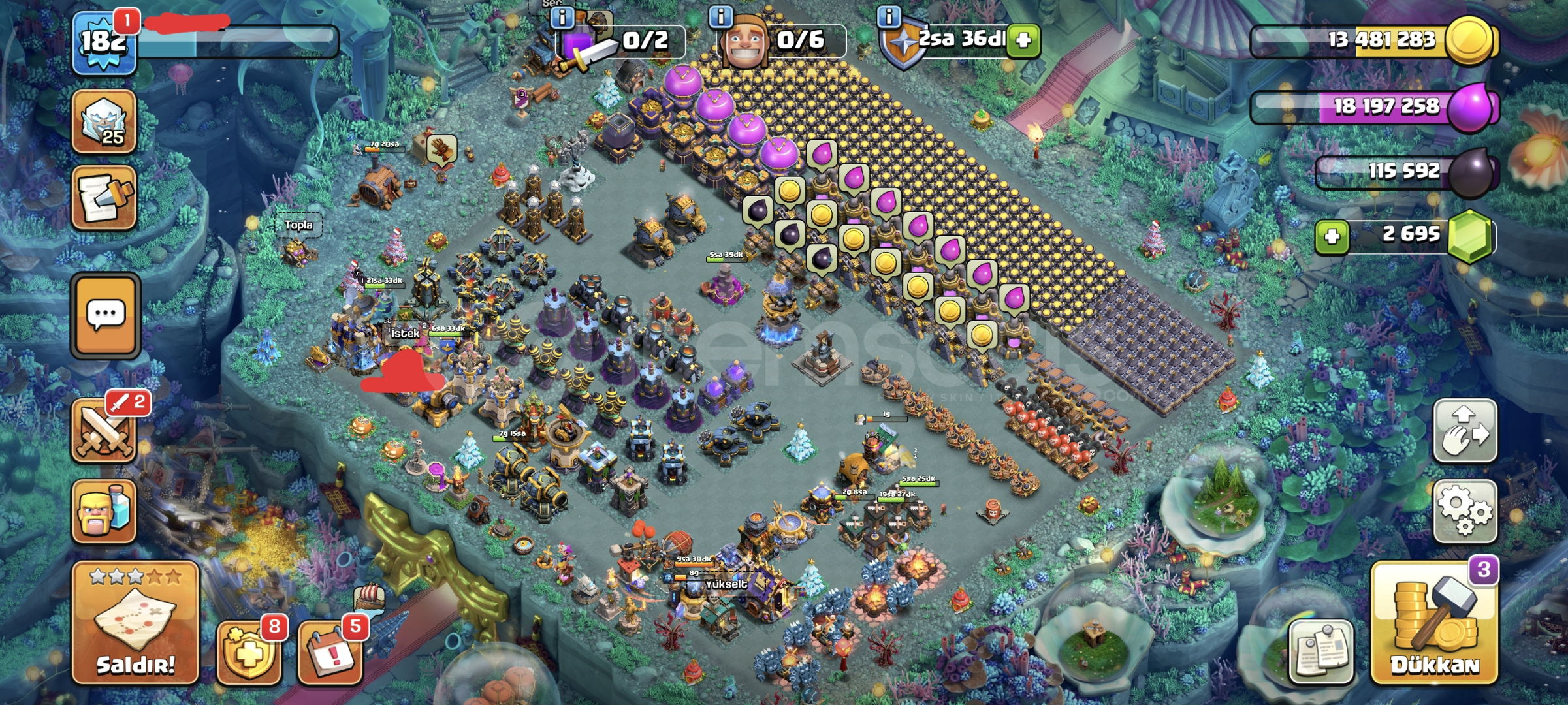The image size is (1568, 705).
Task: Add gems with the green plus button
Action: pos(1332,236)
